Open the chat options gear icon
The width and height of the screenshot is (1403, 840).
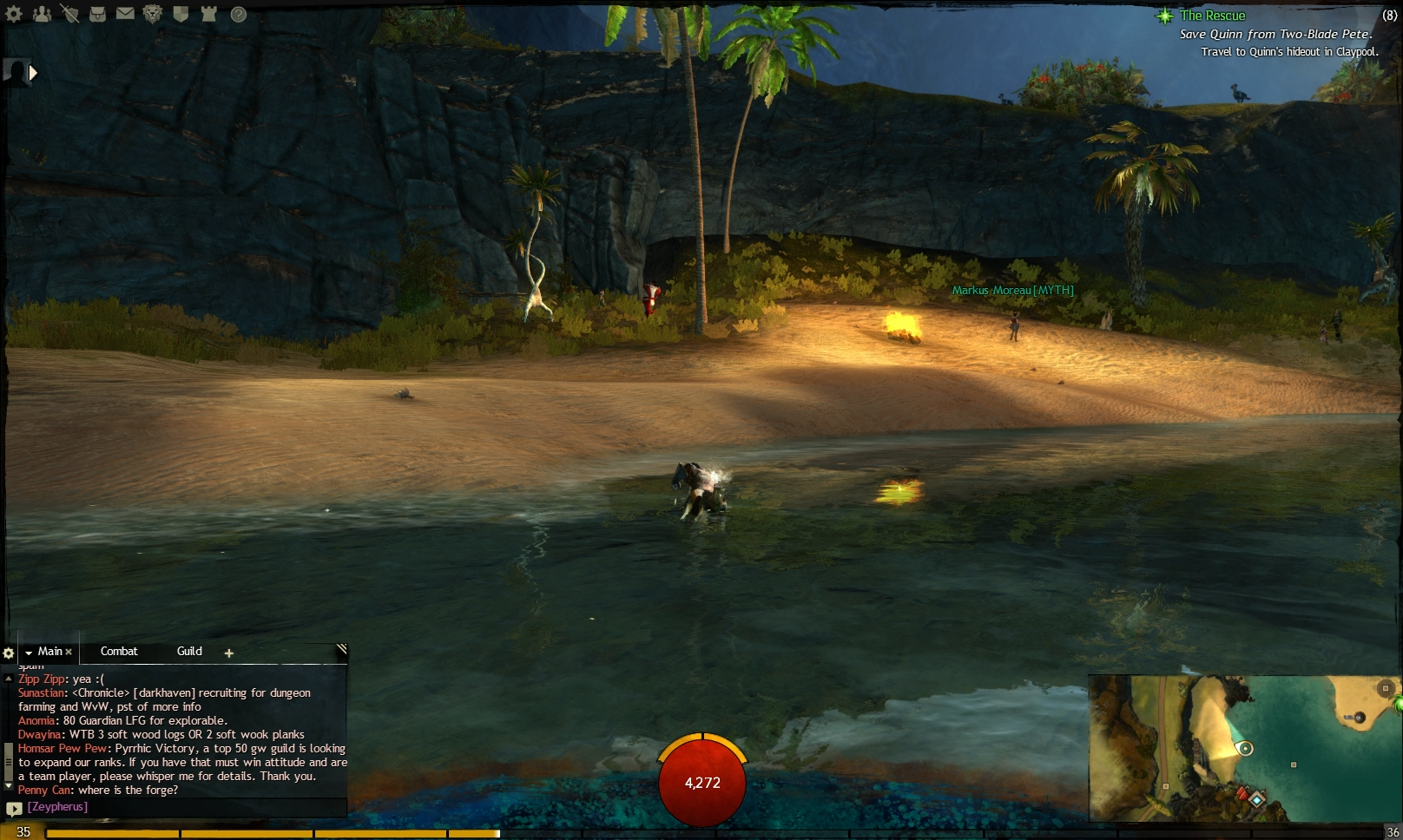point(9,652)
